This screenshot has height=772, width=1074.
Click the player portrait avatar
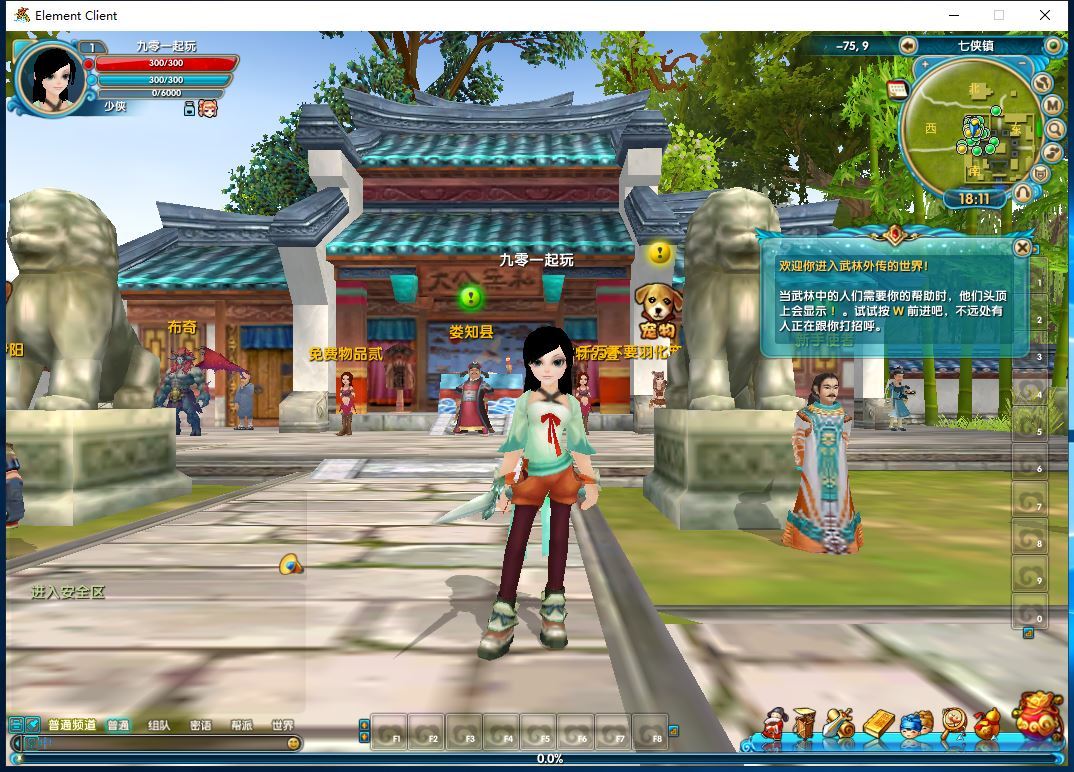coord(50,78)
